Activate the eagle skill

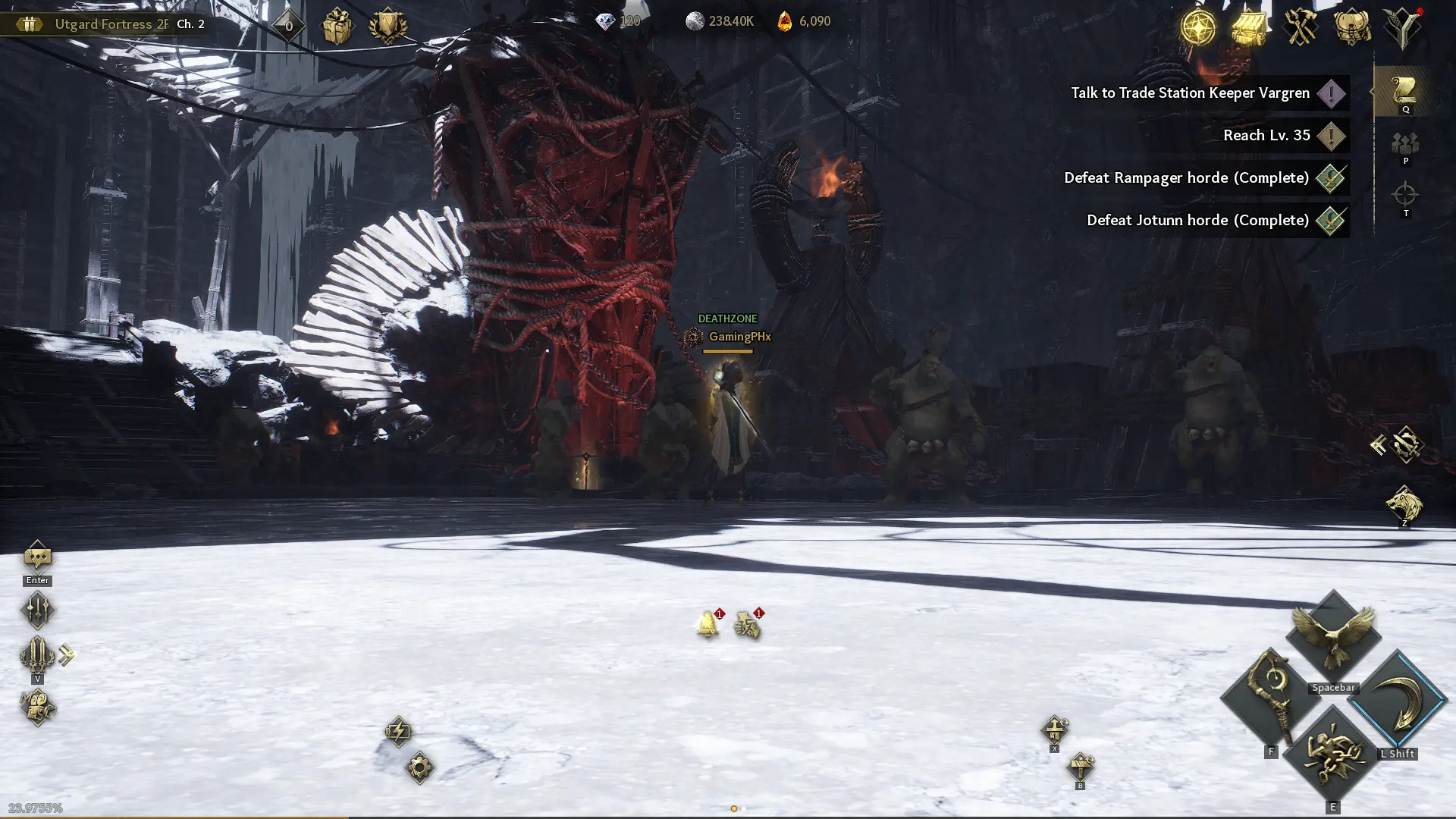pos(1332,635)
